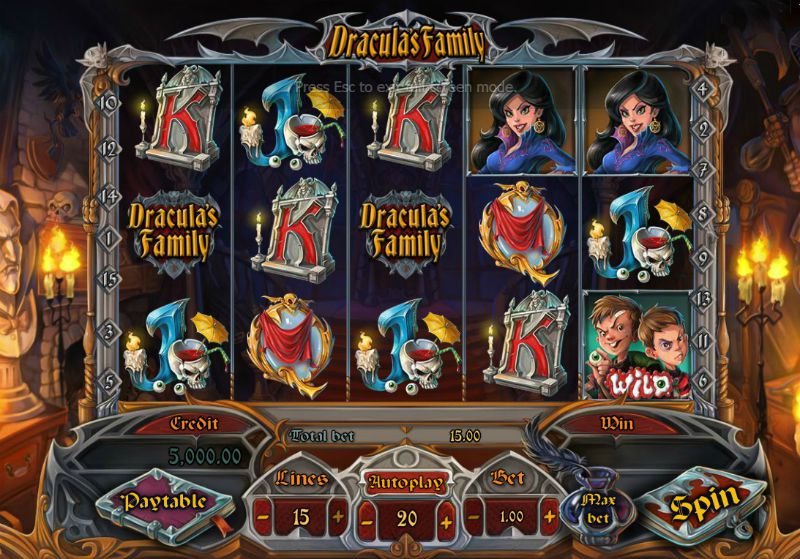The width and height of the screenshot is (800, 559).
Task: Select payline marker number 10
Action: click(108, 102)
